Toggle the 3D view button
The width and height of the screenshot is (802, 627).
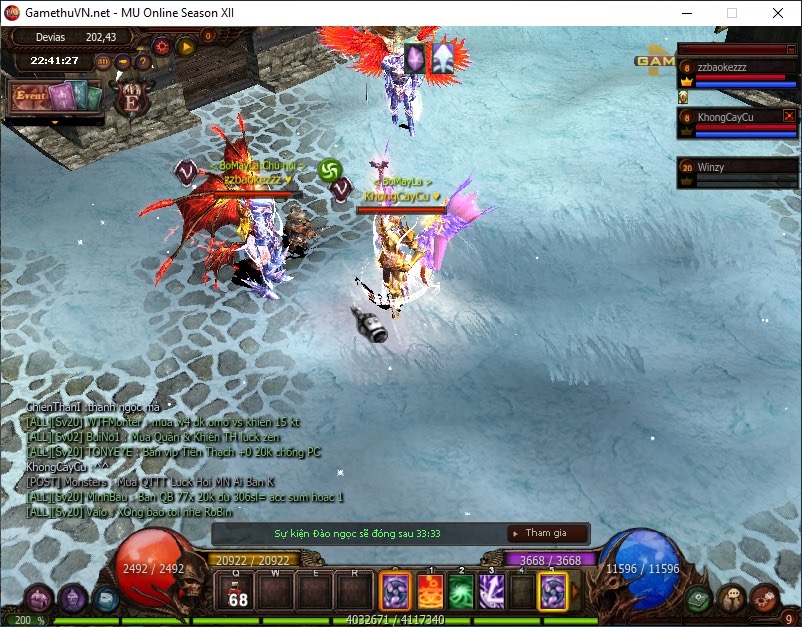103,61
